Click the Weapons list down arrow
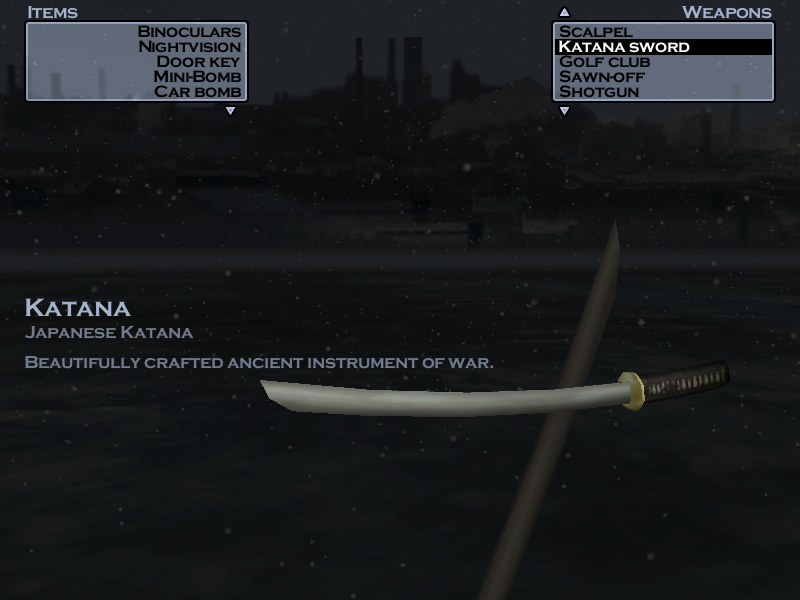 pyautogui.click(x=564, y=111)
